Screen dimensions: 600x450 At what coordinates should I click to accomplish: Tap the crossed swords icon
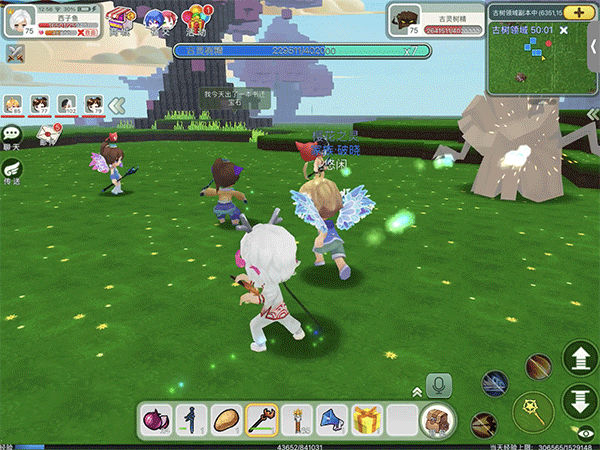click(x=15, y=54)
